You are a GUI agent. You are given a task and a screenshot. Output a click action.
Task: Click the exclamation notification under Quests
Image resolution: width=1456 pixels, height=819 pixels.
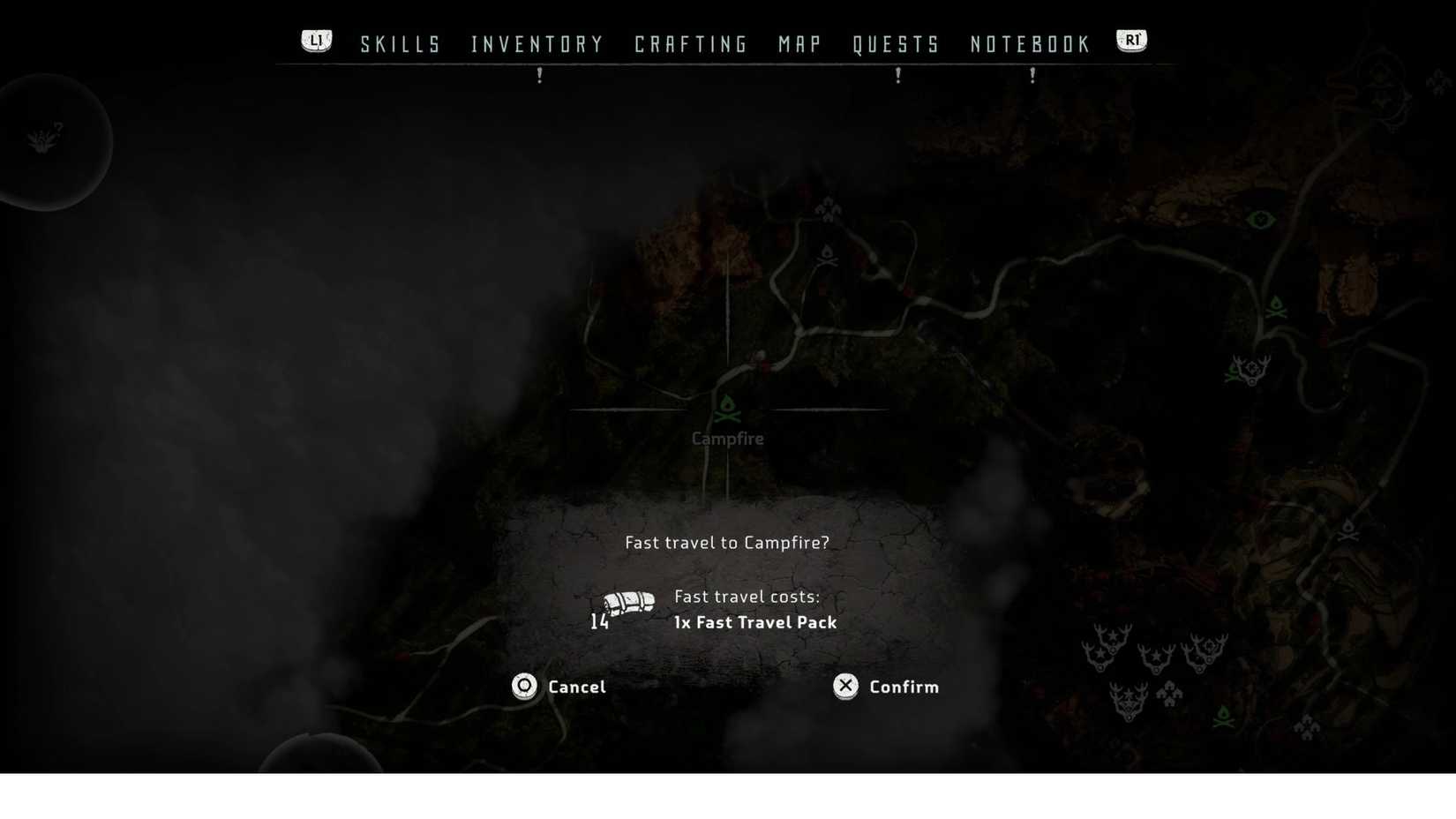click(897, 76)
